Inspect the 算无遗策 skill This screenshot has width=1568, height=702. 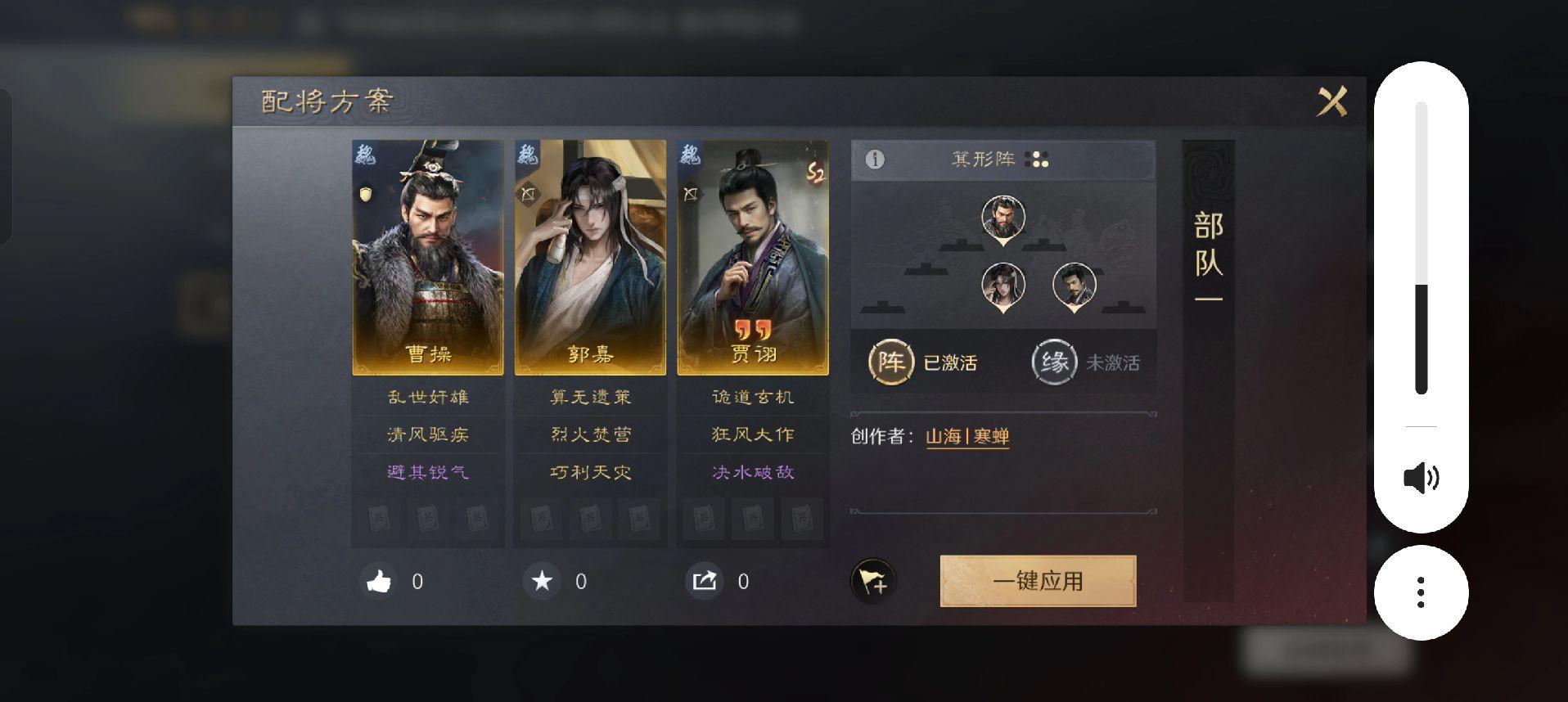(590, 398)
